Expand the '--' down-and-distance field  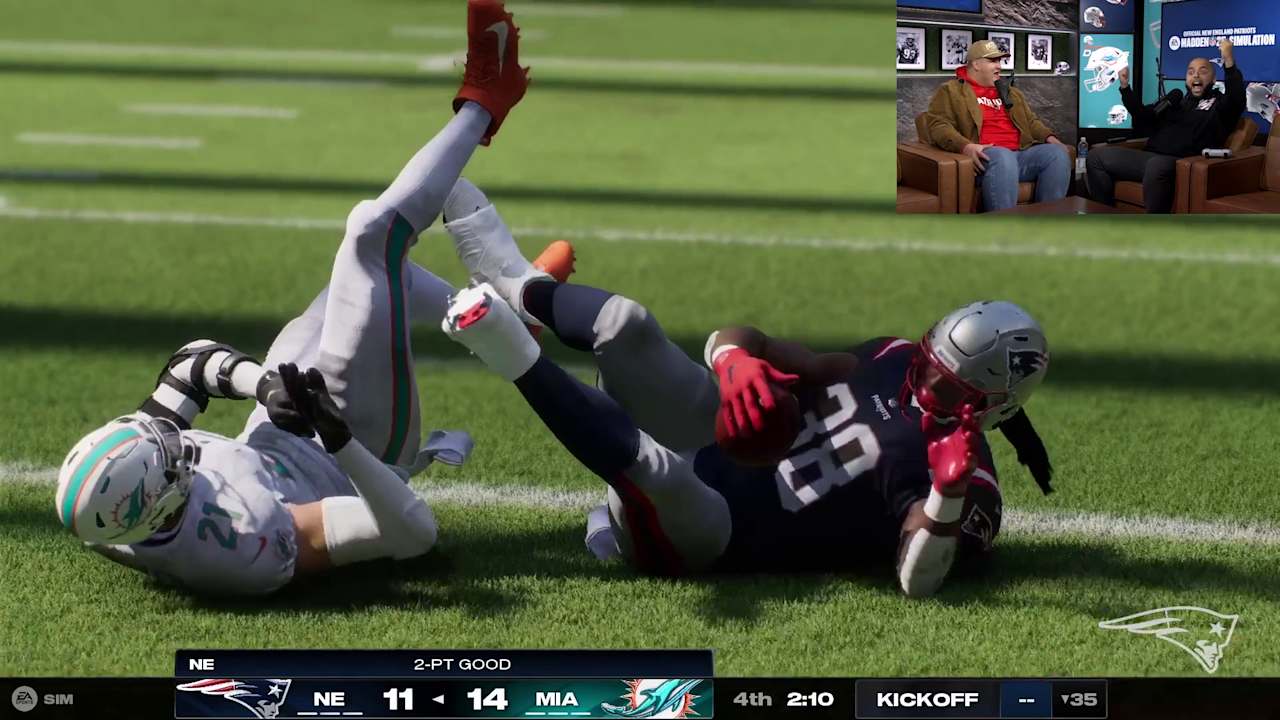click(x=1025, y=699)
